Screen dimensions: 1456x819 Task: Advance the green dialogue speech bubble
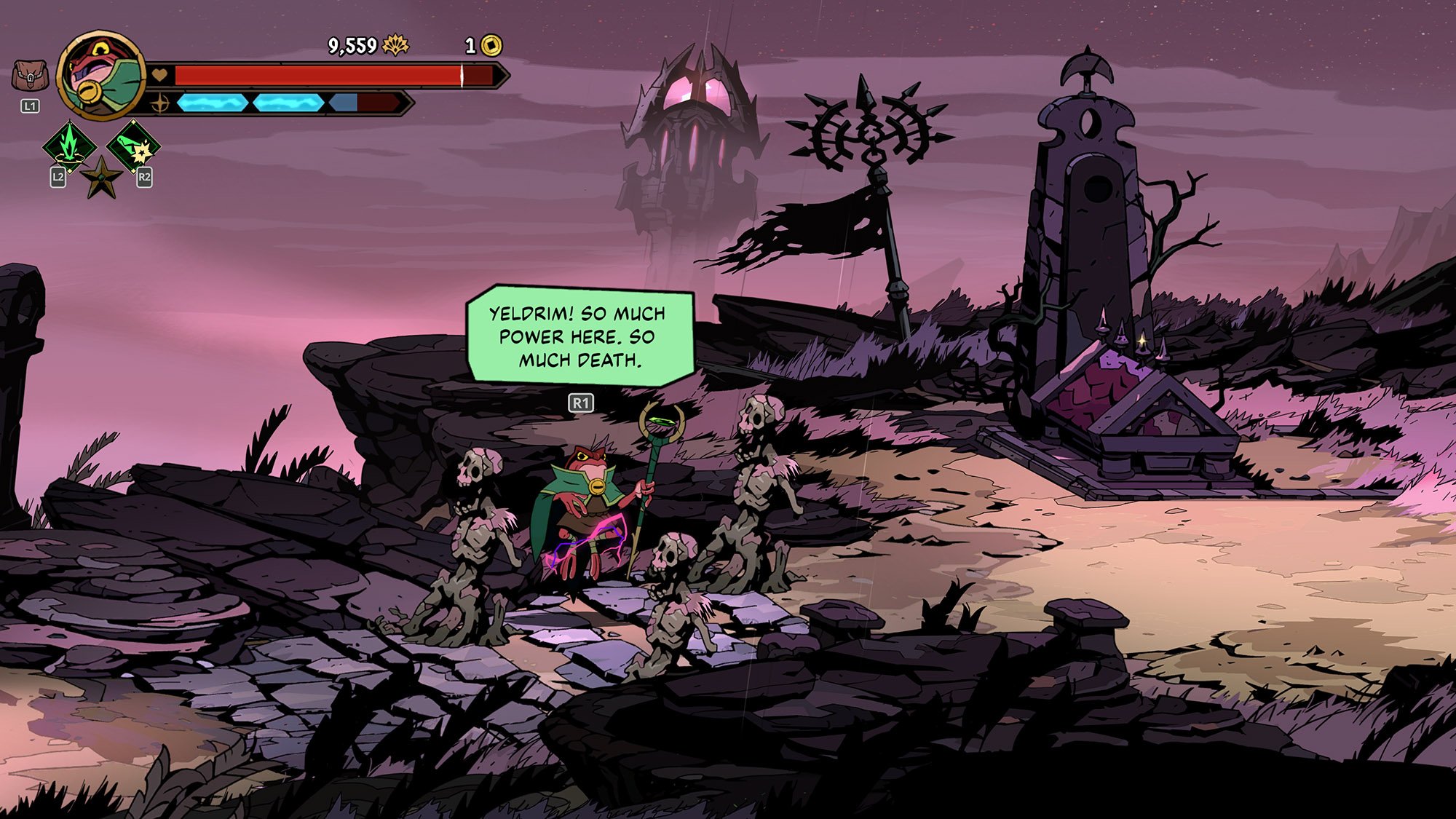coord(580,336)
